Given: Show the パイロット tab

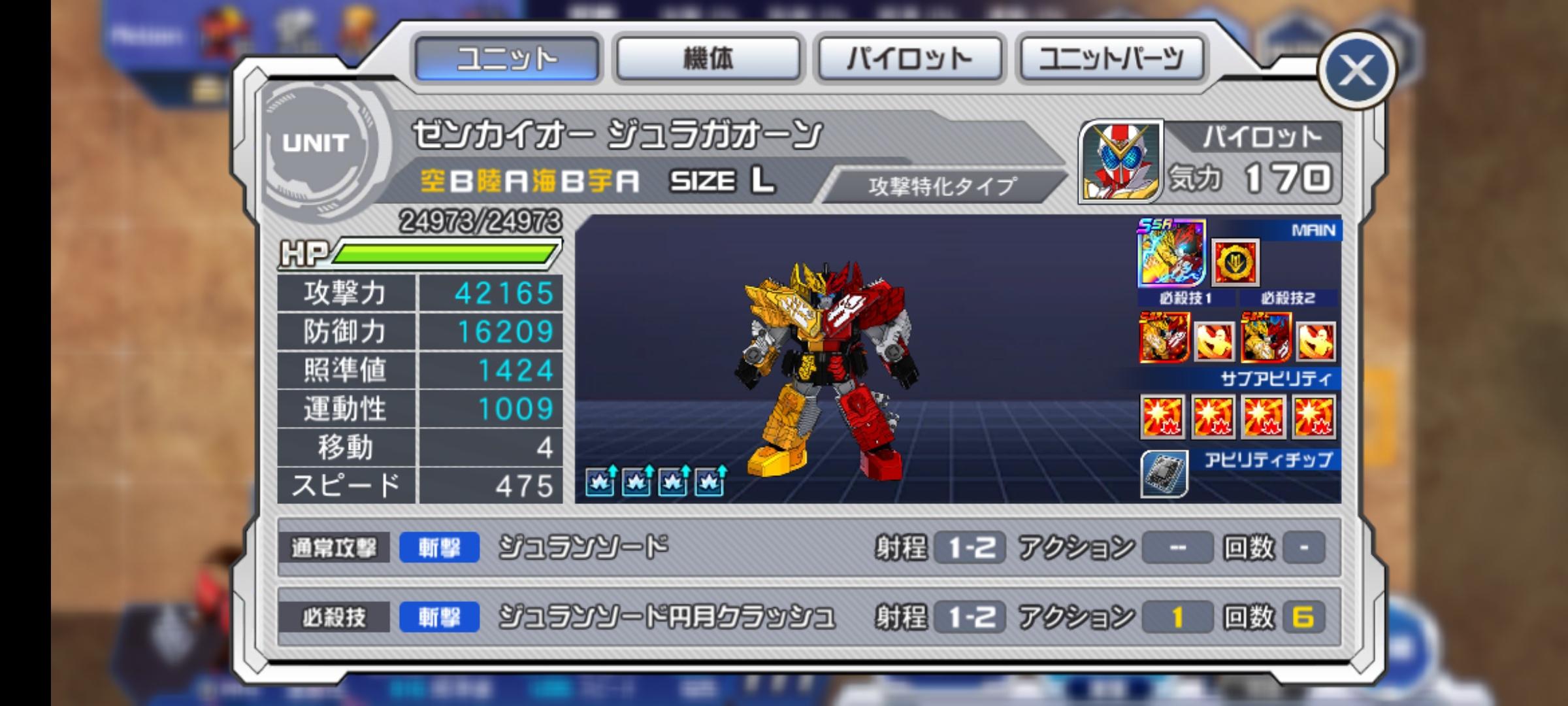Looking at the screenshot, I should [909, 59].
